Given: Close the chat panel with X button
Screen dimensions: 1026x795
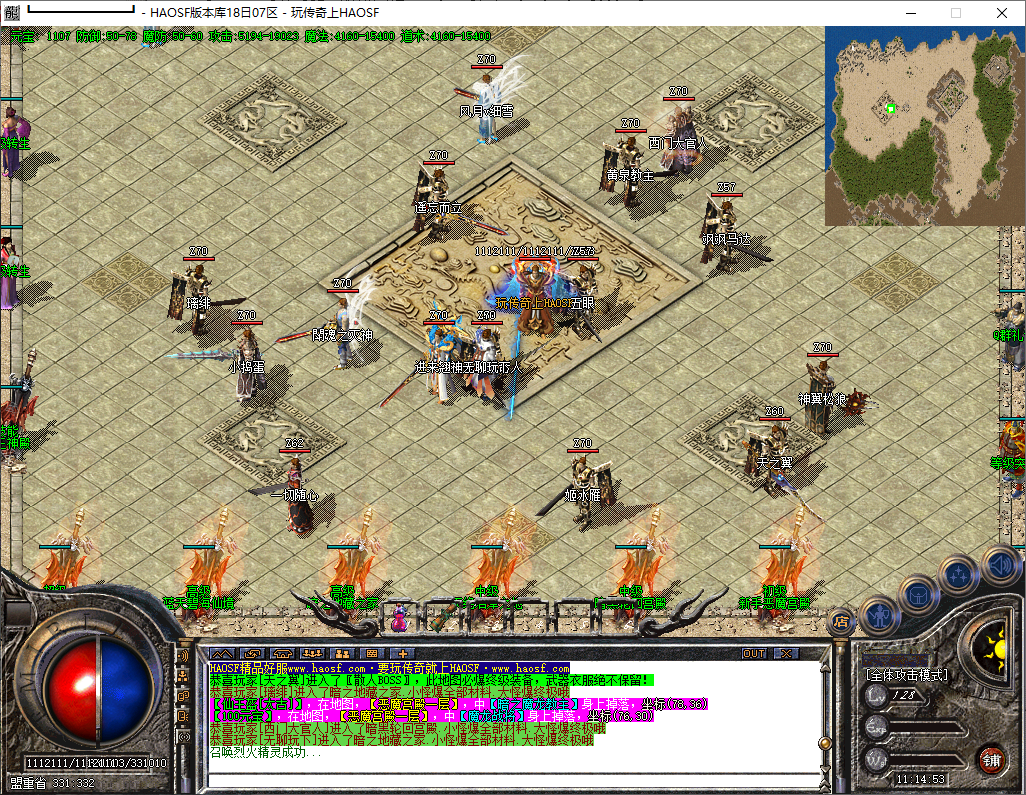Looking at the screenshot, I should click(x=787, y=654).
